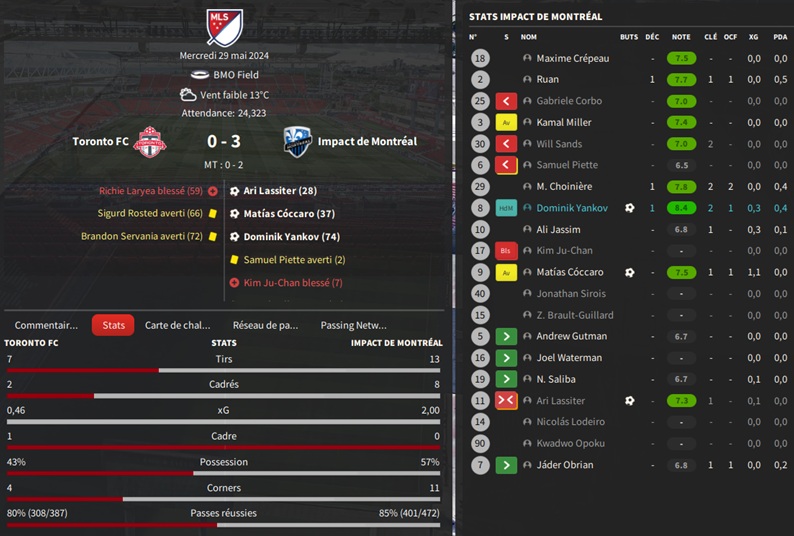794x536 pixels.
Task: Open Impact de Montréal team page
Action: [x=367, y=142]
